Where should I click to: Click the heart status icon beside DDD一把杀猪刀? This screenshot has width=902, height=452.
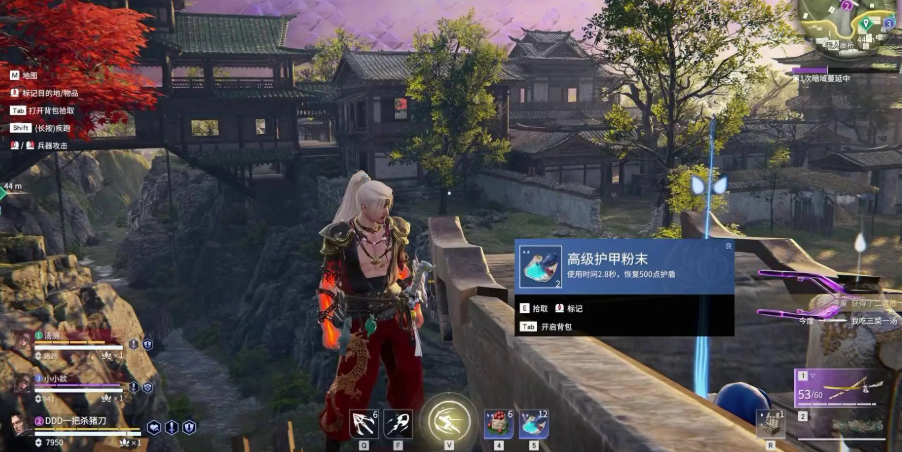(x=154, y=427)
